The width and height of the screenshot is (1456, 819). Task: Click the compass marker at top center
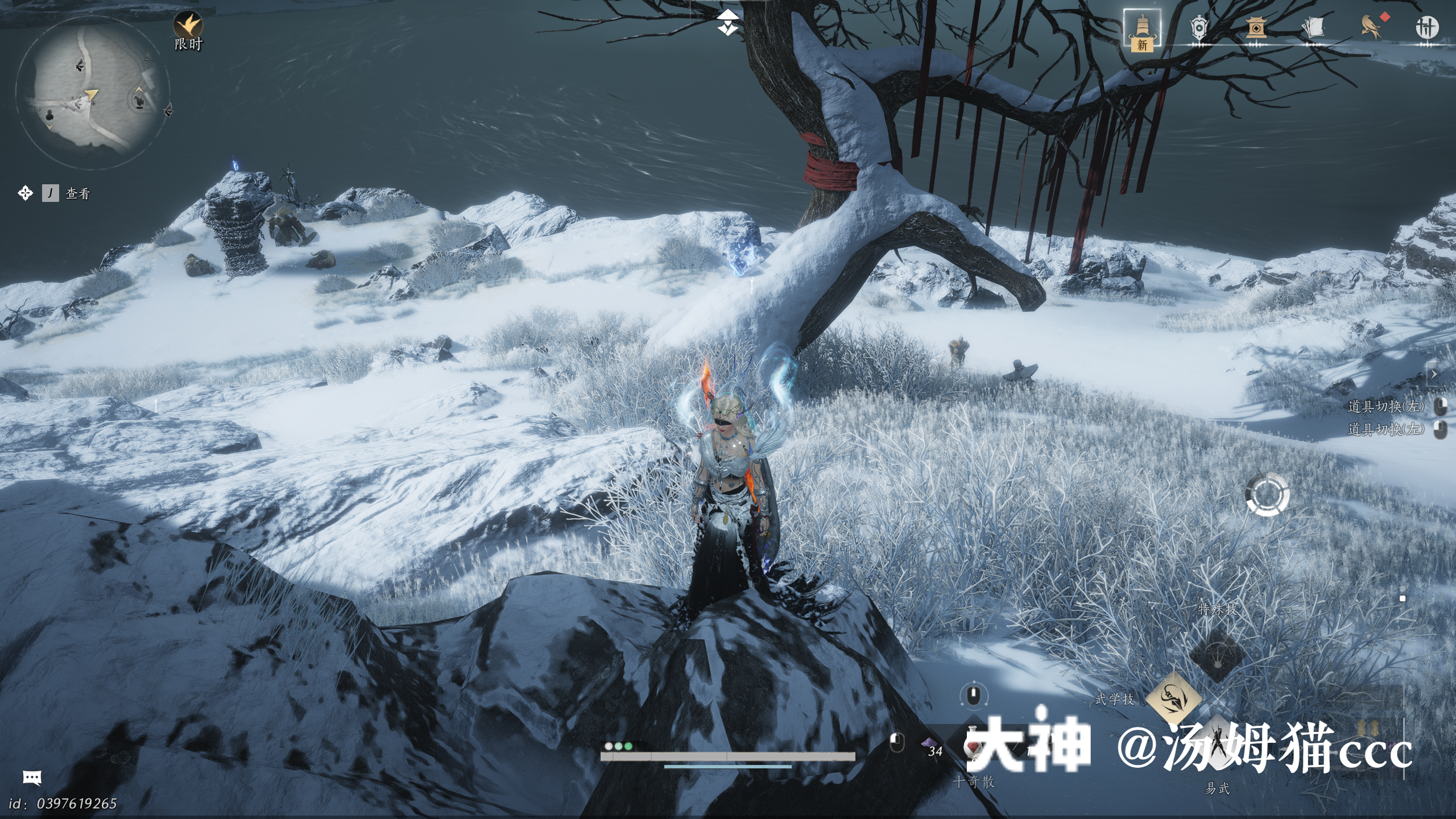(726, 23)
